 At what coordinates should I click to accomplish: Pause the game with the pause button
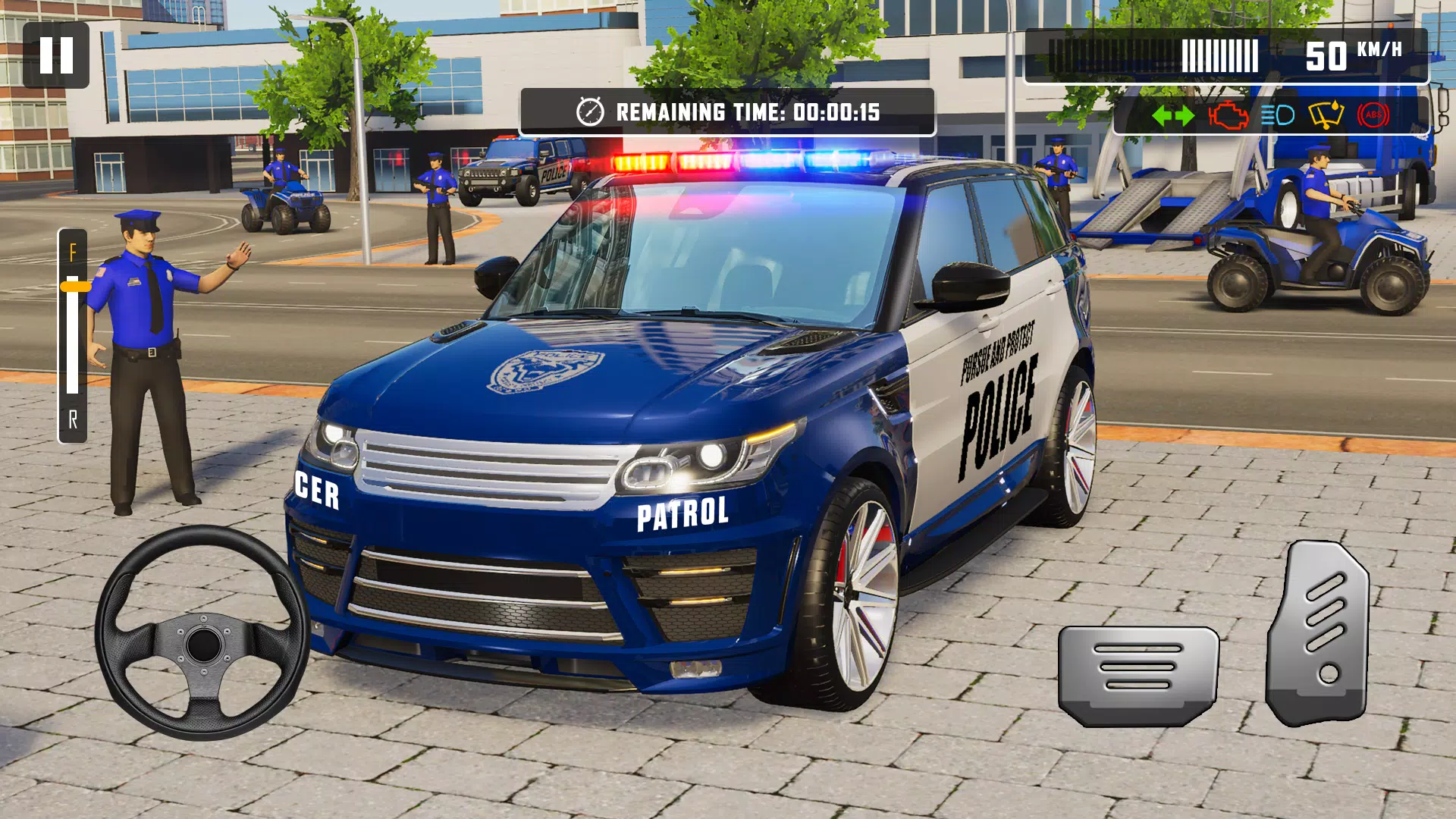tap(56, 55)
